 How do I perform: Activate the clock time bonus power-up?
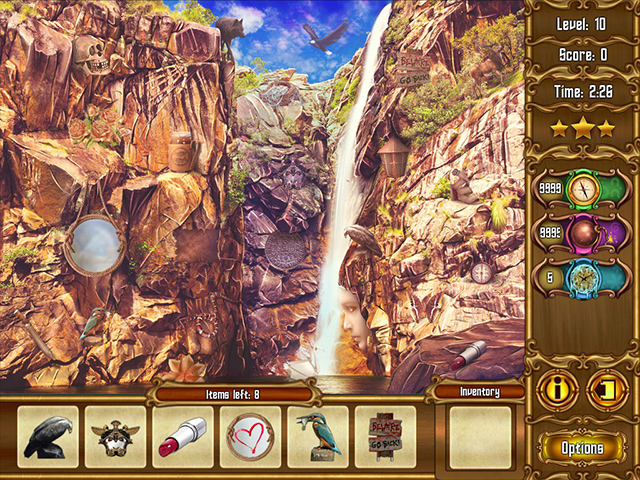(x=581, y=280)
